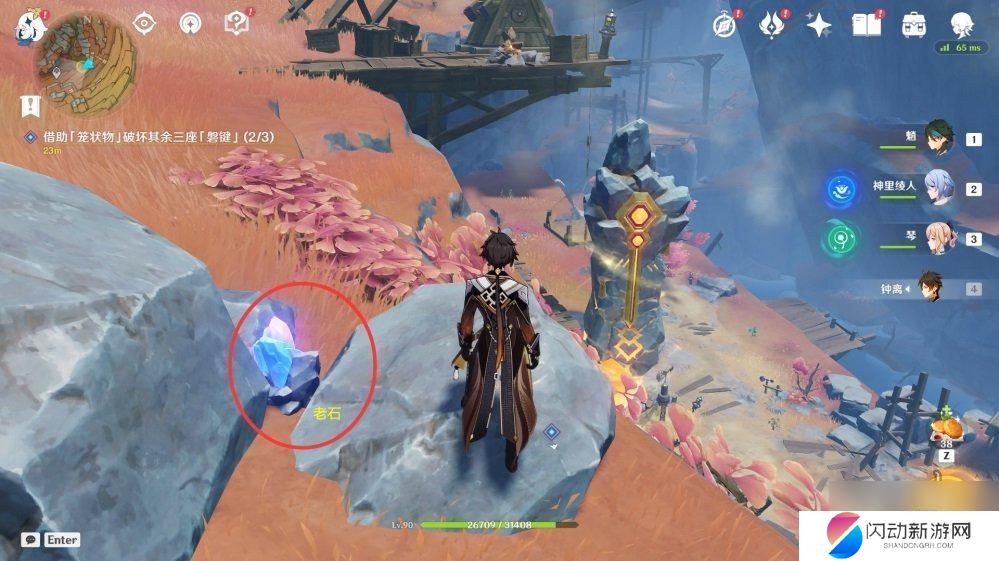999x561 pixels.
Task: Use the food dish quick-item
Action: 948,428
